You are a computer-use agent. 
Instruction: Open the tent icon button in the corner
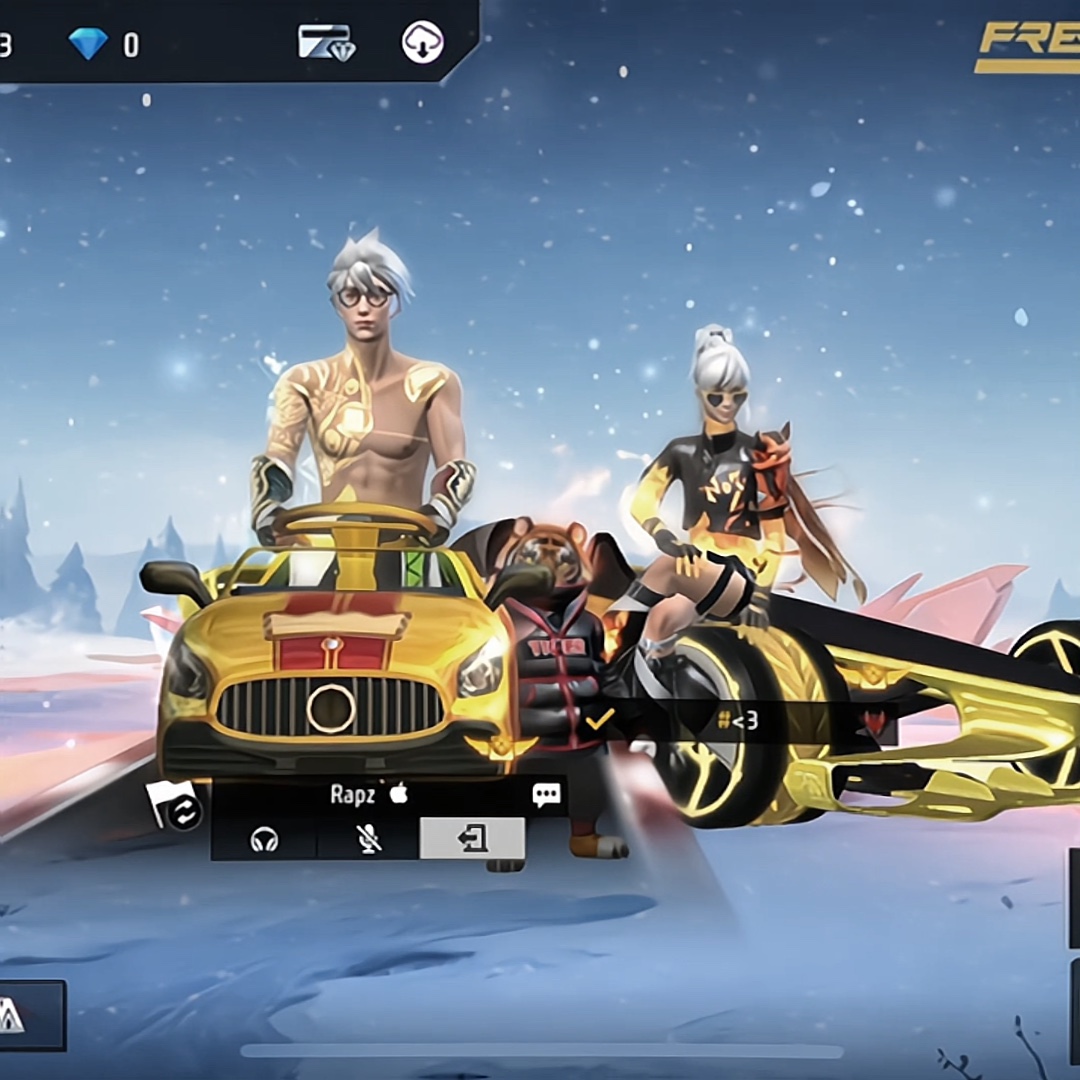pos(10,1015)
